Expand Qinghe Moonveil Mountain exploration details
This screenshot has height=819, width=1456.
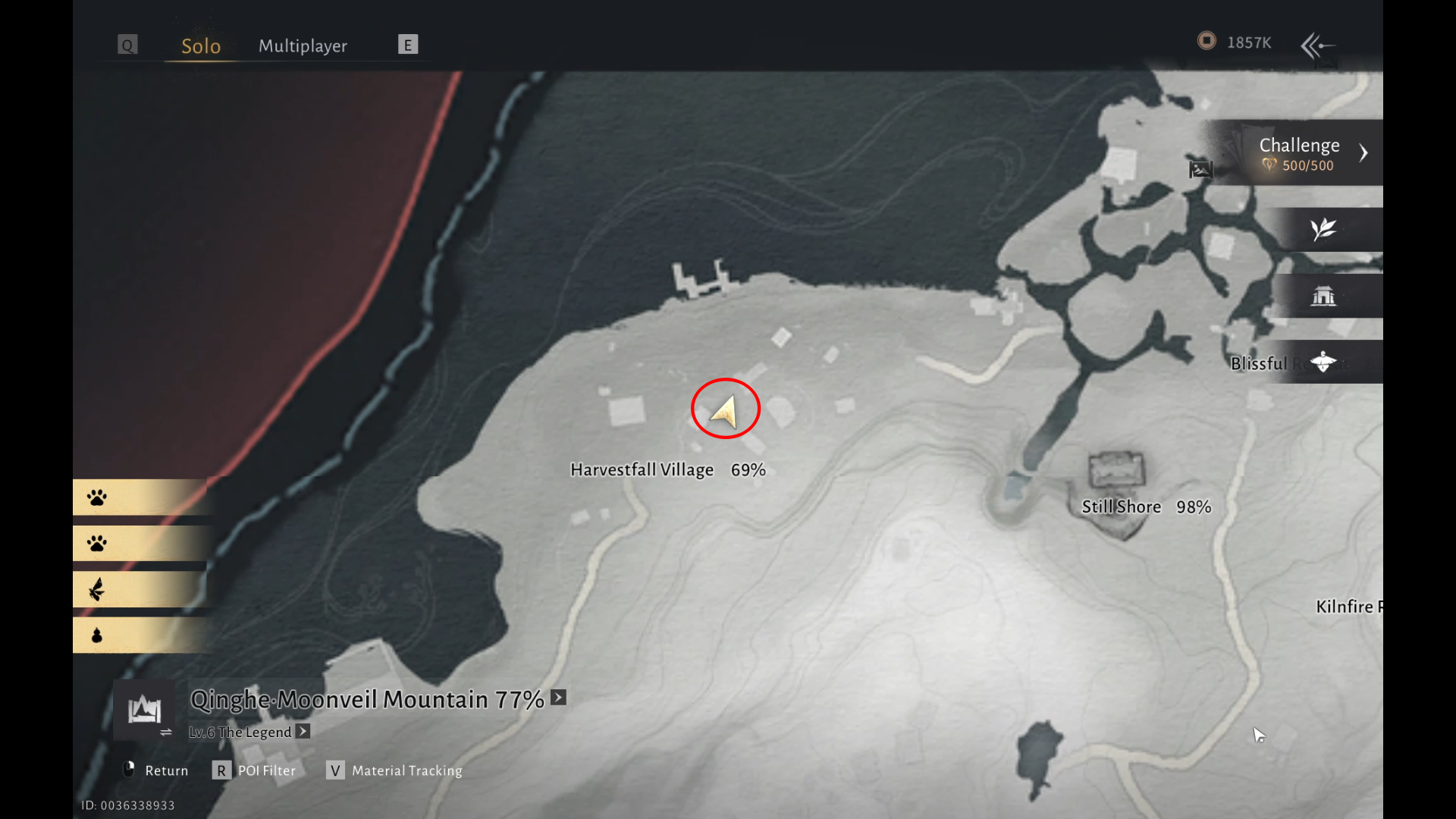click(x=559, y=698)
